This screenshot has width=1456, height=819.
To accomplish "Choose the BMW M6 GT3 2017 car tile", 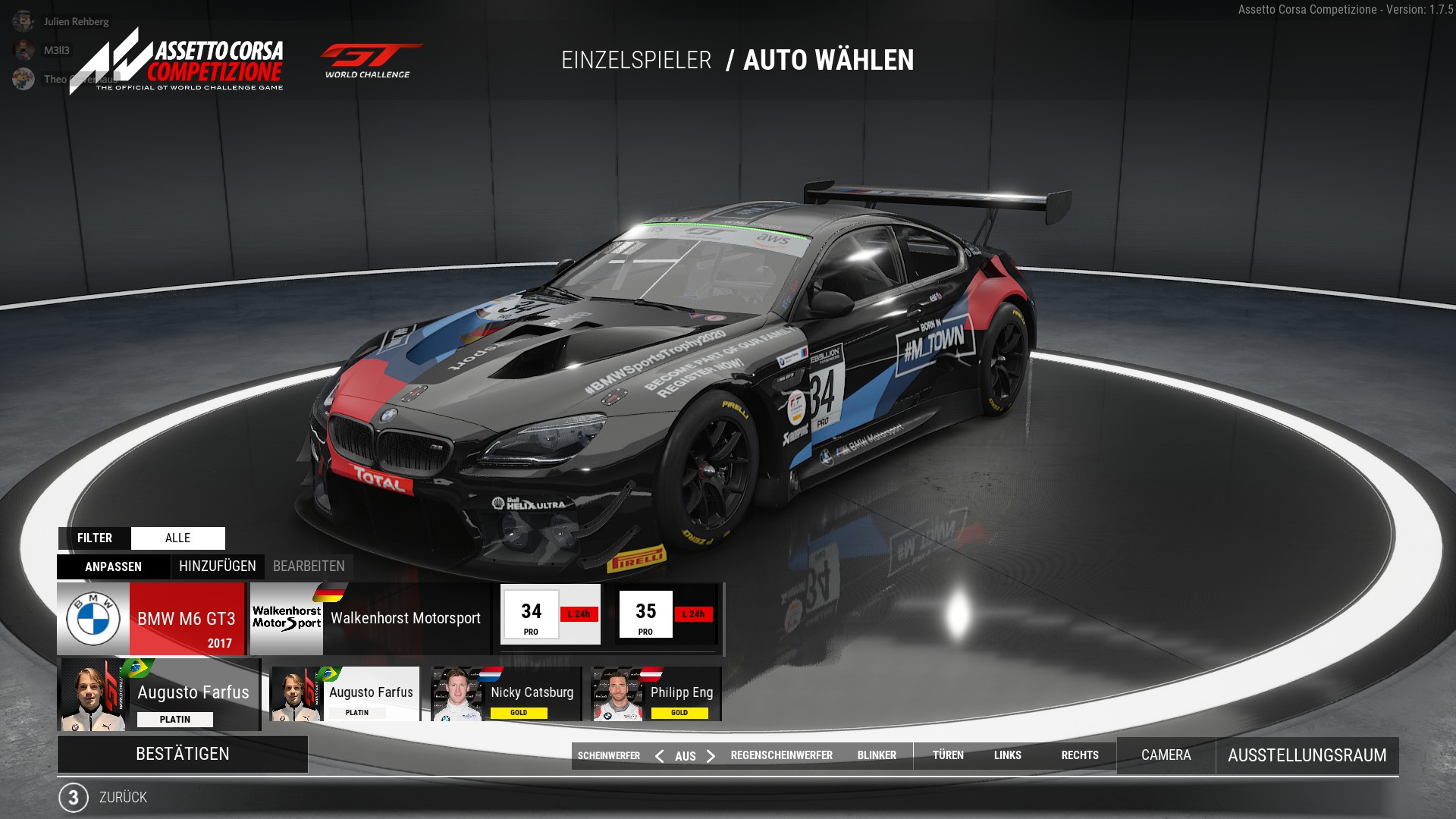I will click(152, 618).
